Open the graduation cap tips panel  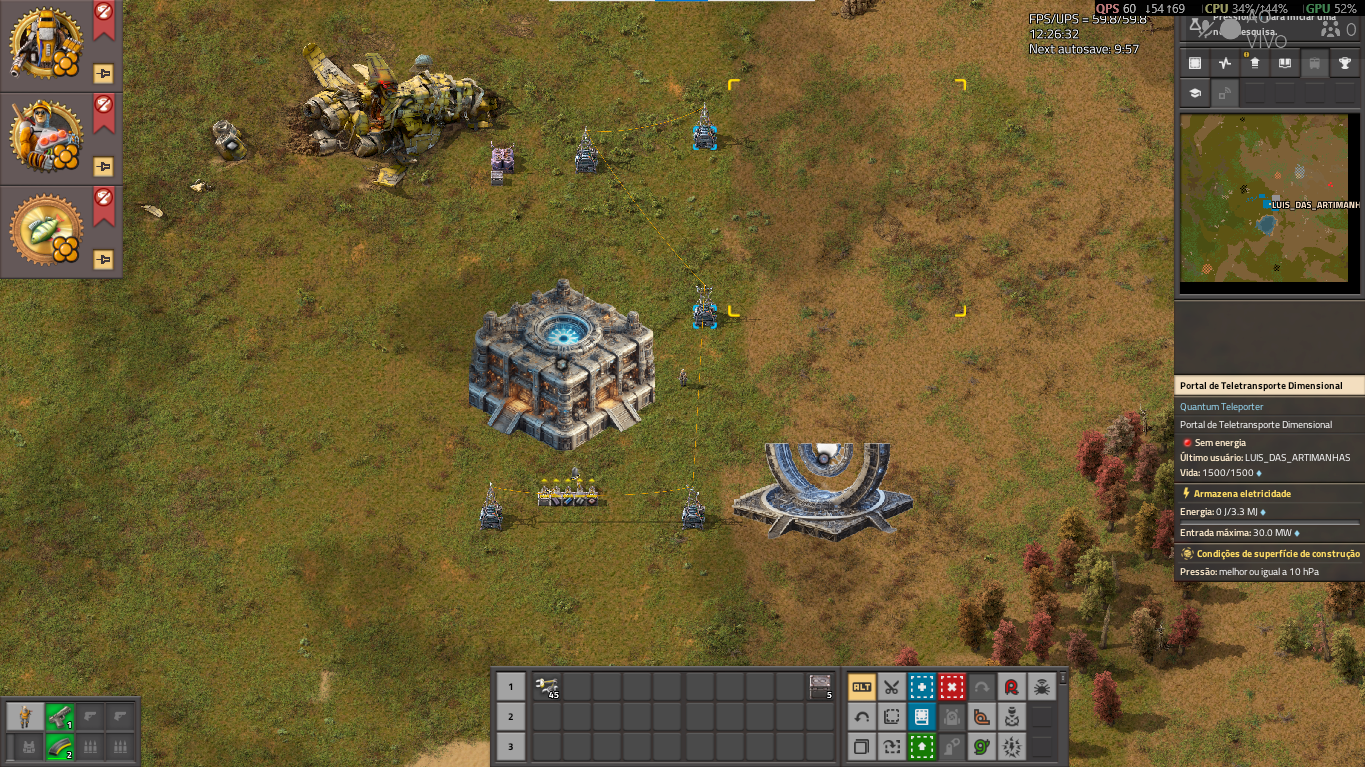[x=1195, y=93]
